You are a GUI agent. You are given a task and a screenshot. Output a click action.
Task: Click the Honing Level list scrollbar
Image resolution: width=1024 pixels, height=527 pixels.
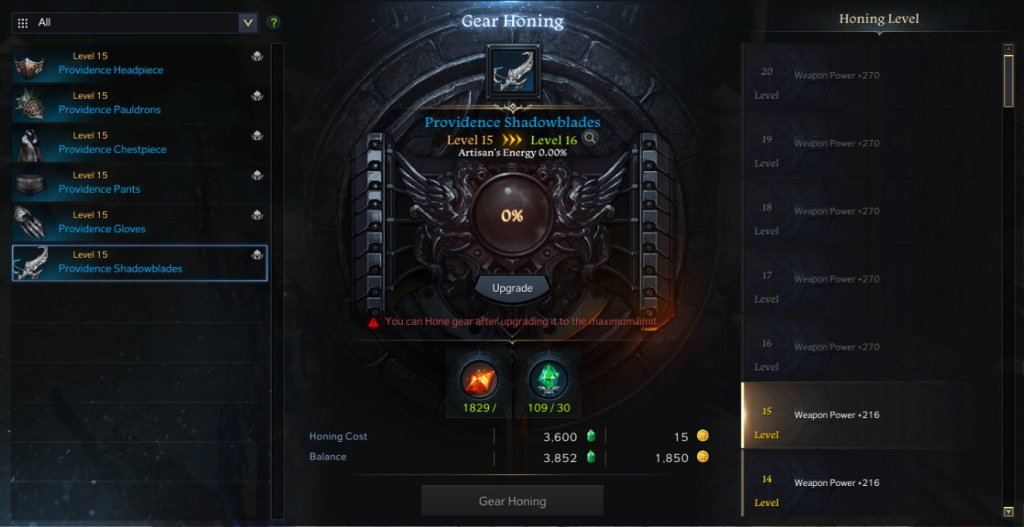[x=1008, y=80]
